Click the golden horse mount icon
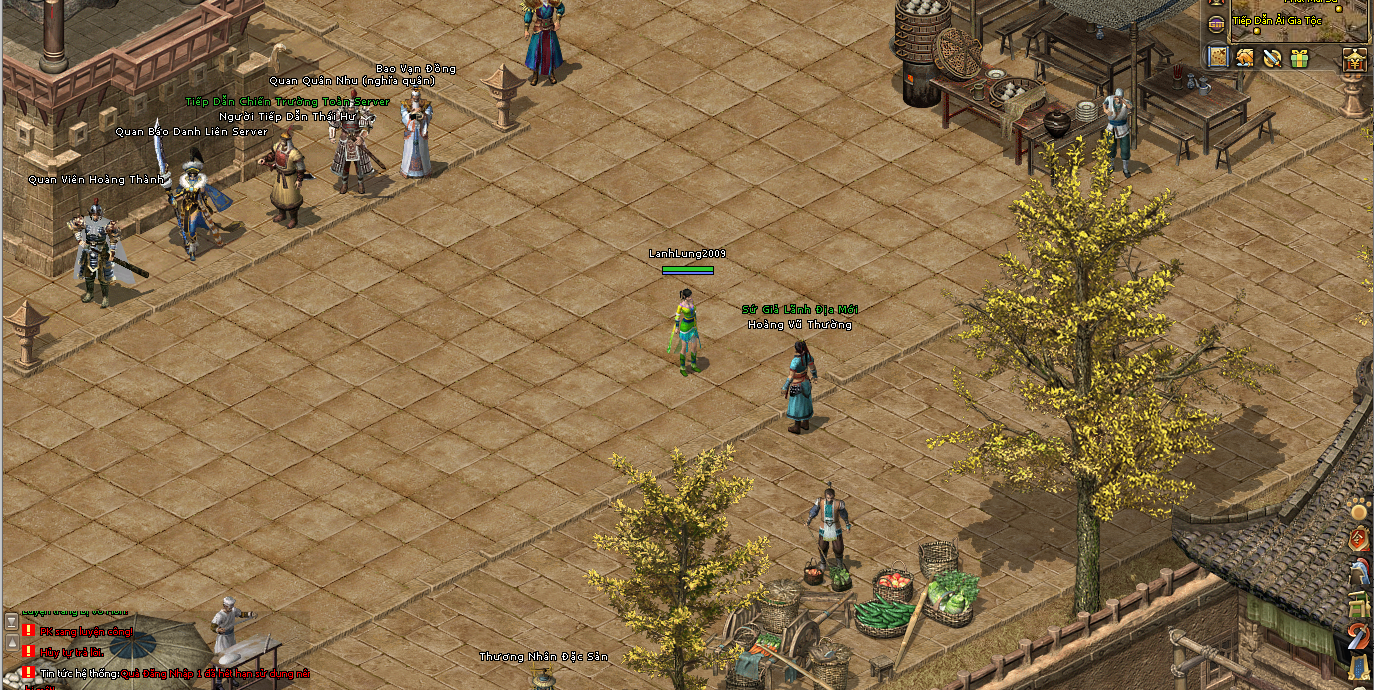1374x690 pixels. (1245, 58)
